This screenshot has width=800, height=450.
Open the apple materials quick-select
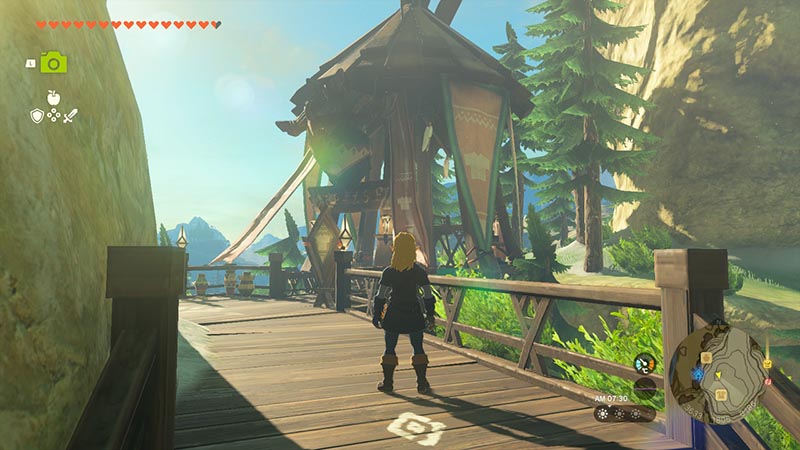[53, 97]
